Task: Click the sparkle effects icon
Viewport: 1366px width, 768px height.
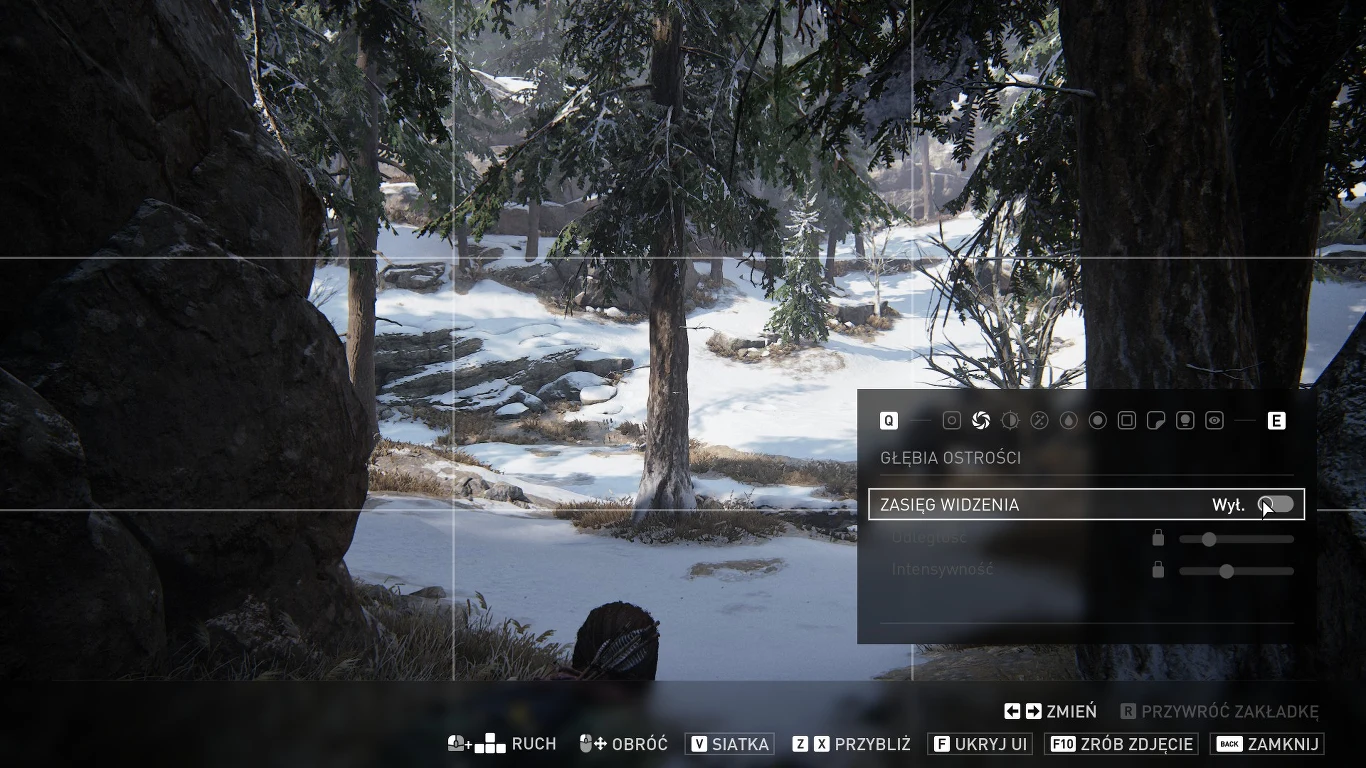Action: 1039,420
